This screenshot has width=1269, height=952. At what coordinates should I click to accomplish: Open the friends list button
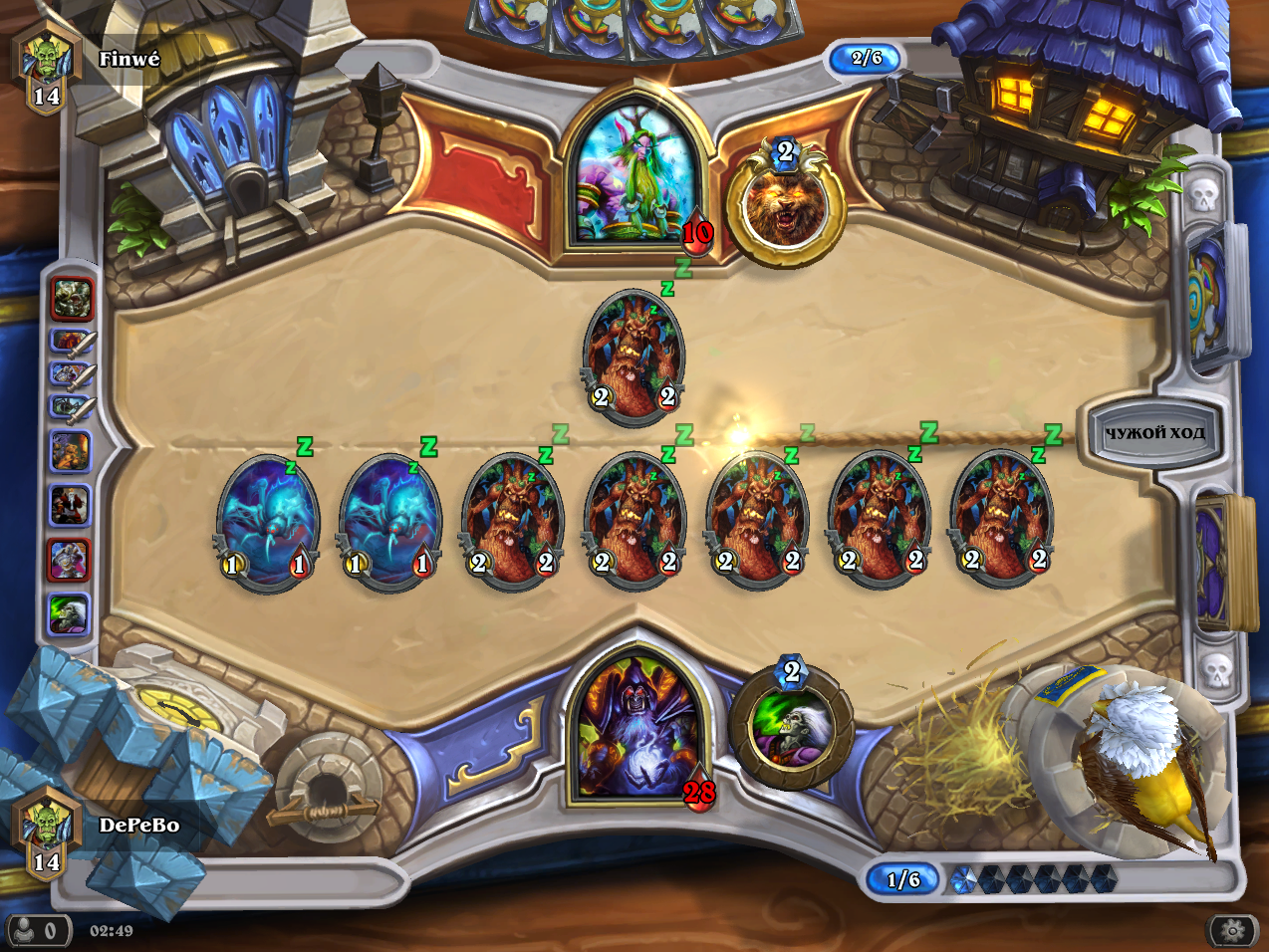38,931
